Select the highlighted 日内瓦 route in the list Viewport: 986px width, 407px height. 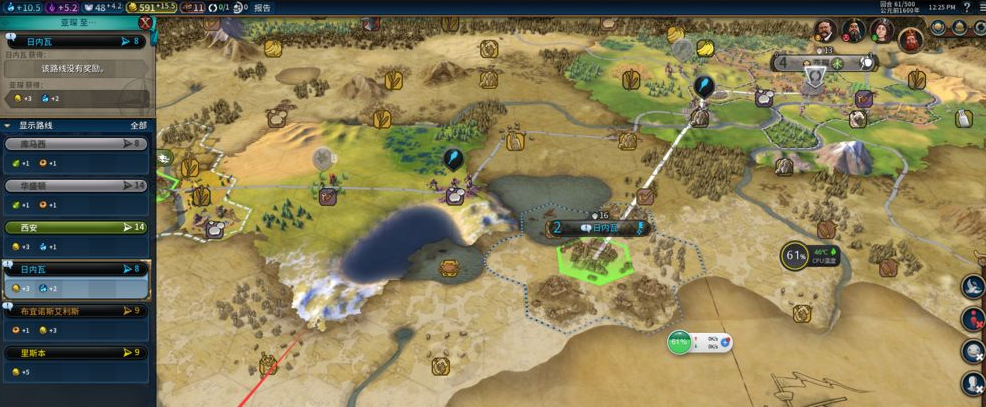76,269
